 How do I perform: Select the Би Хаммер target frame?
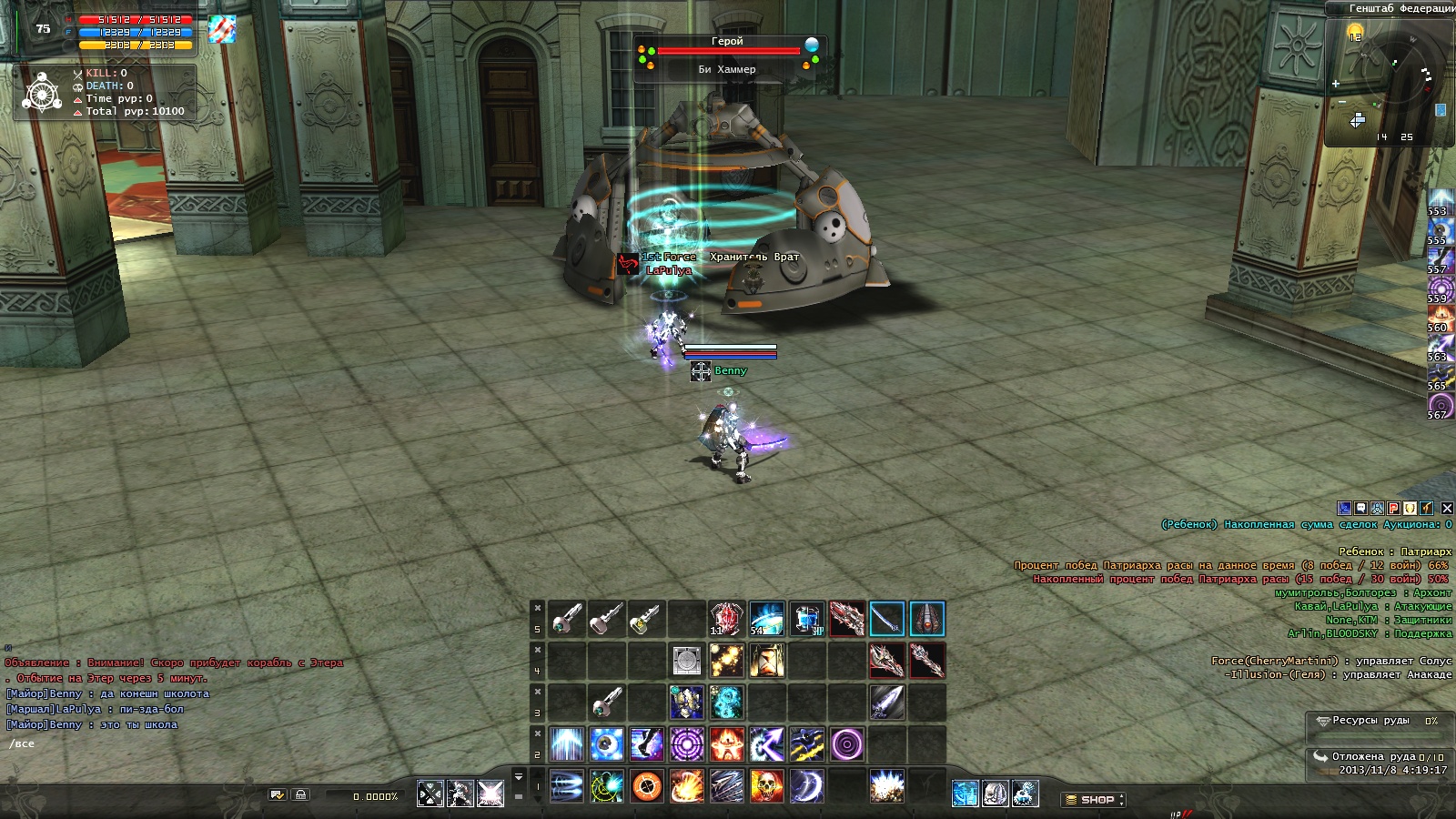coord(727,56)
